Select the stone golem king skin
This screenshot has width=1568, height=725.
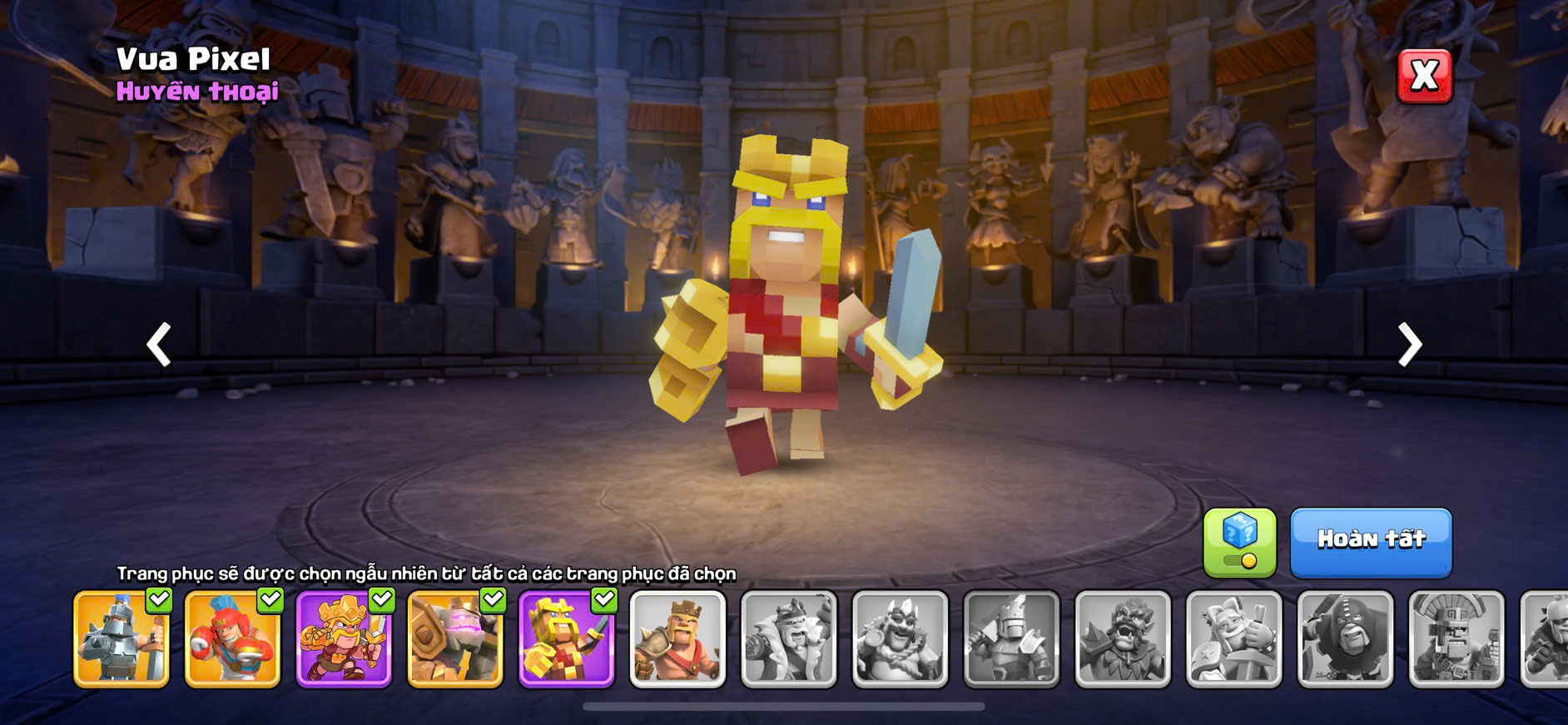tap(455, 639)
